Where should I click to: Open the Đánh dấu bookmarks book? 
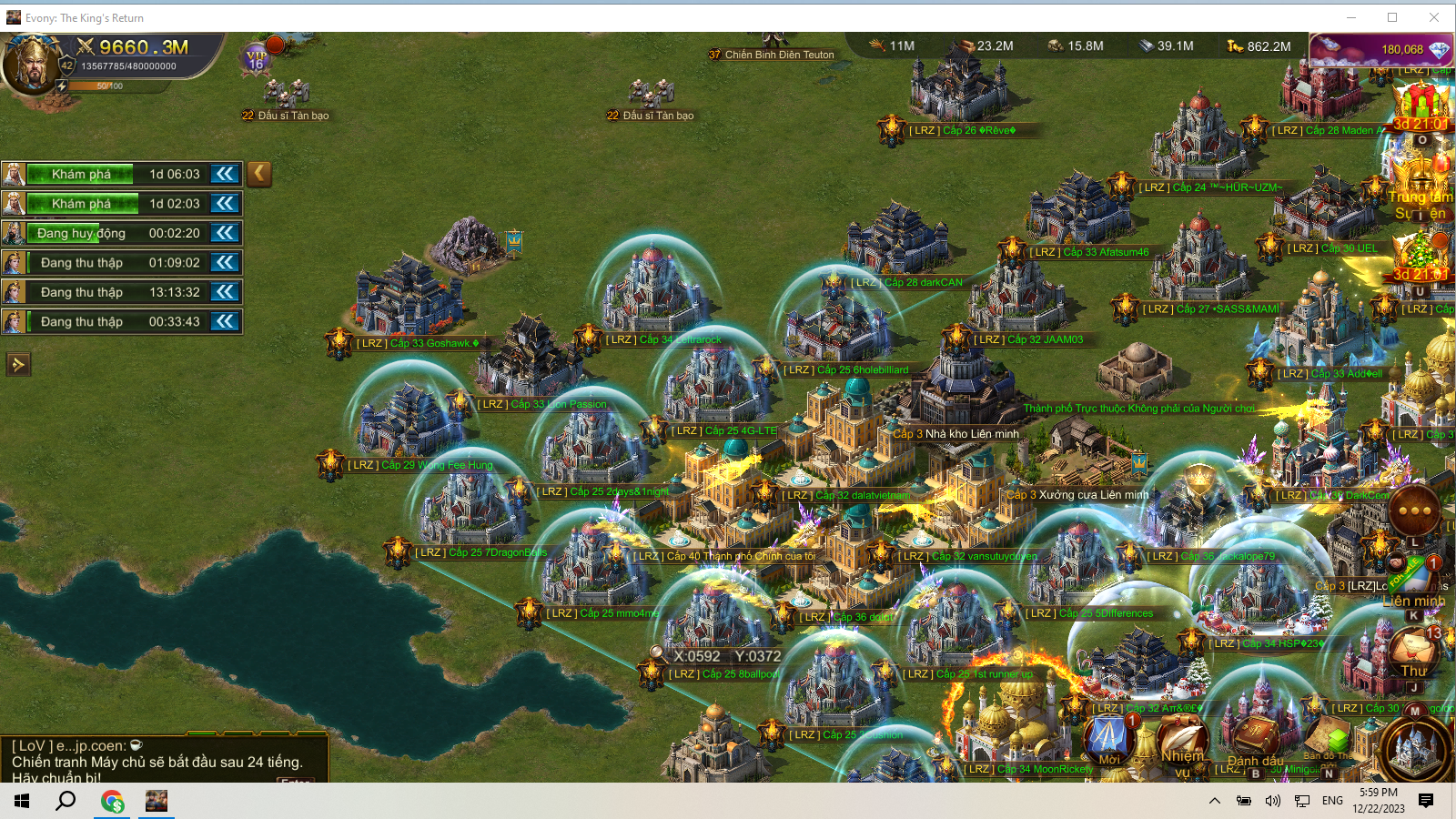[x=1256, y=739]
